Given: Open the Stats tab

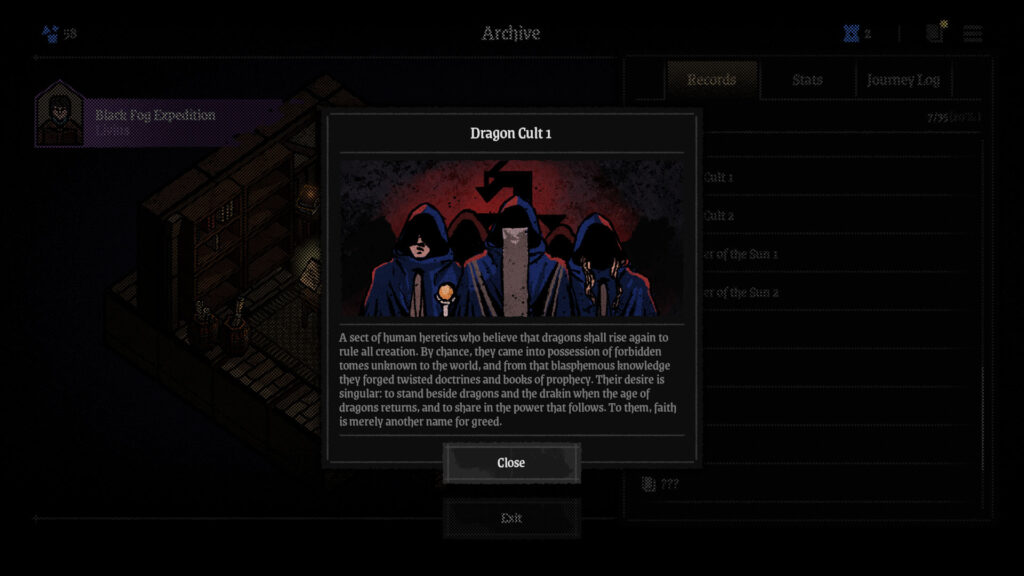Looking at the screenshot, I should click(807, 80).
